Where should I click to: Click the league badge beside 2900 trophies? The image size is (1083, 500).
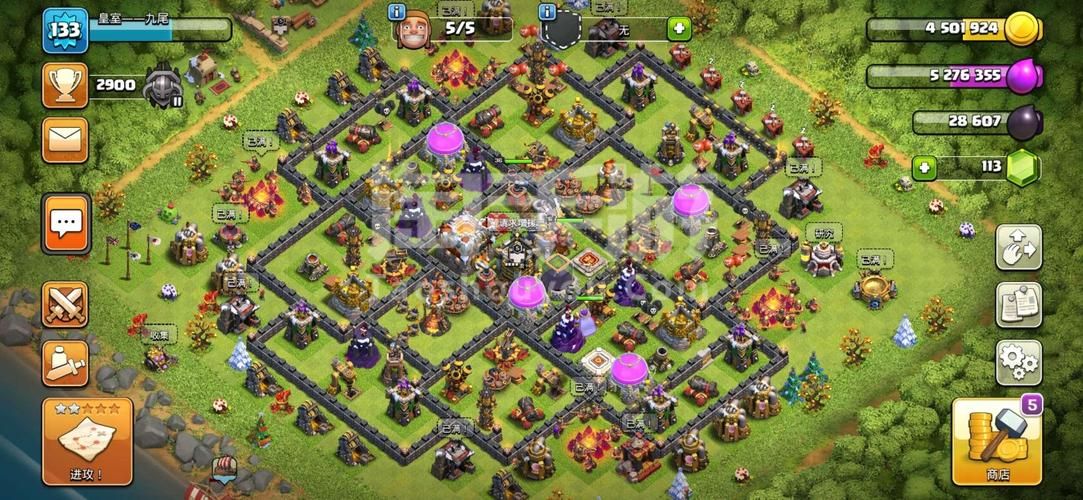tap(162, 86)
